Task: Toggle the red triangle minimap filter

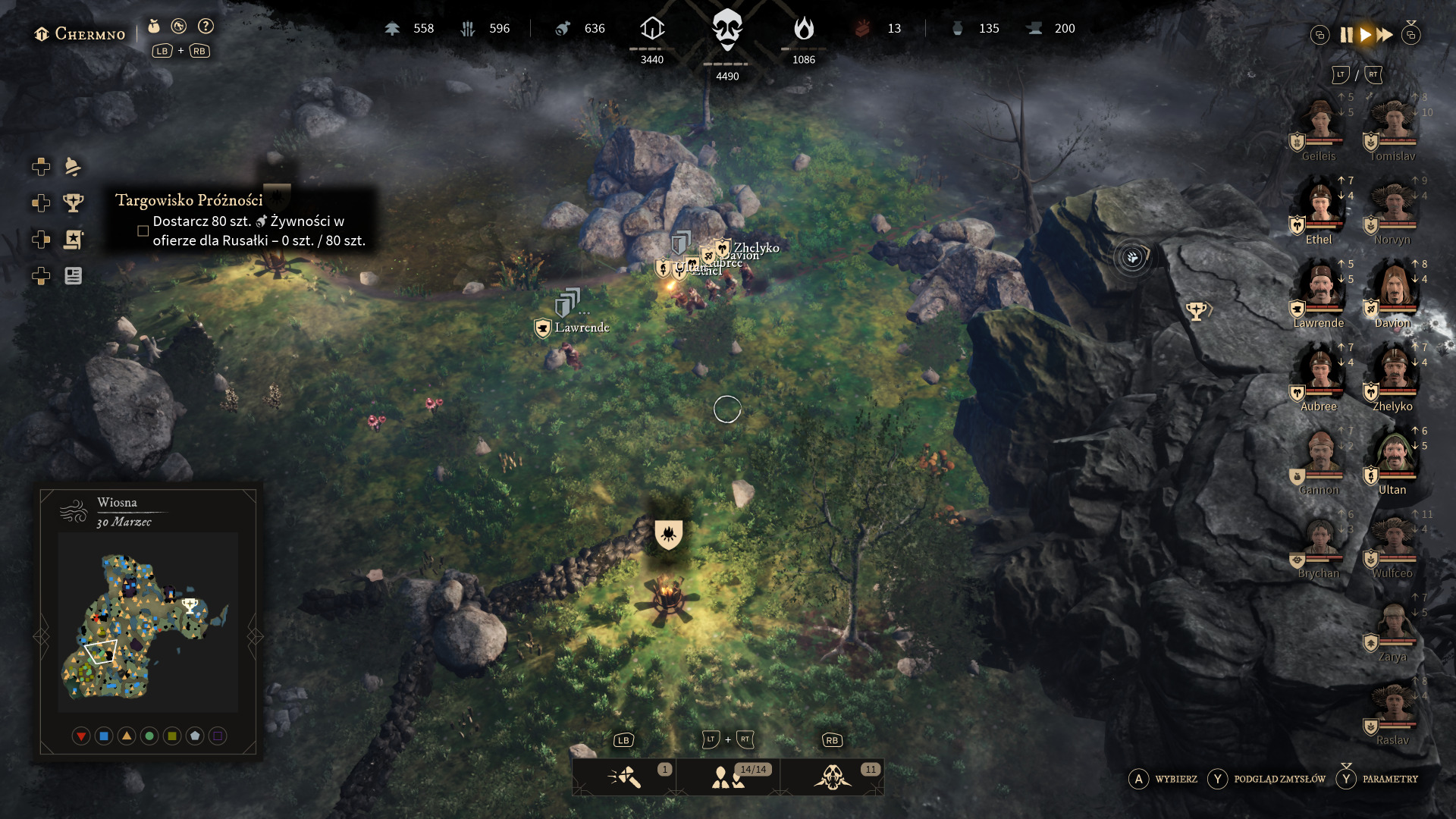Action: (81, 736)
